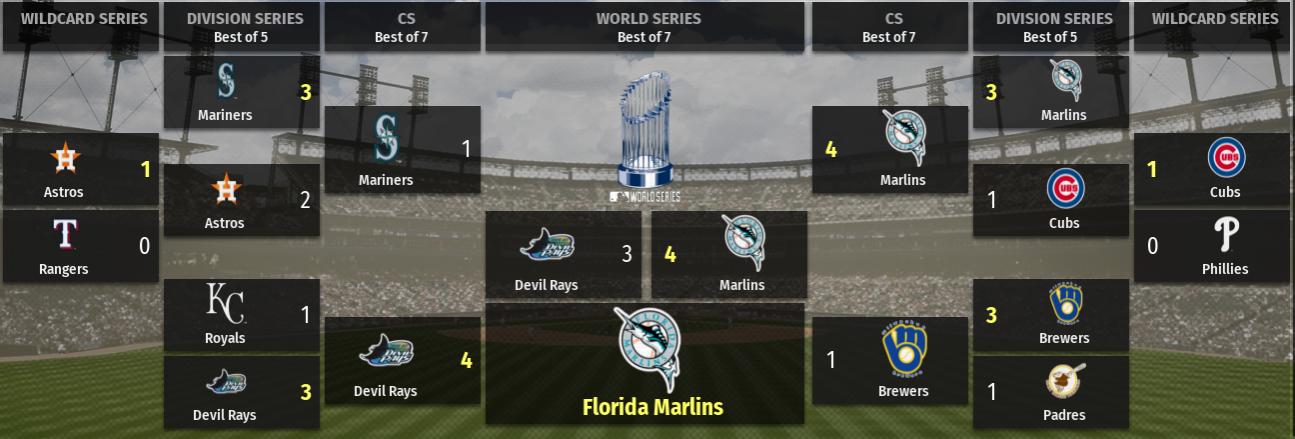The image size is (1295, 439).
Task: Click the Devil Rays Division Series tile
Action: click(241, 392)
